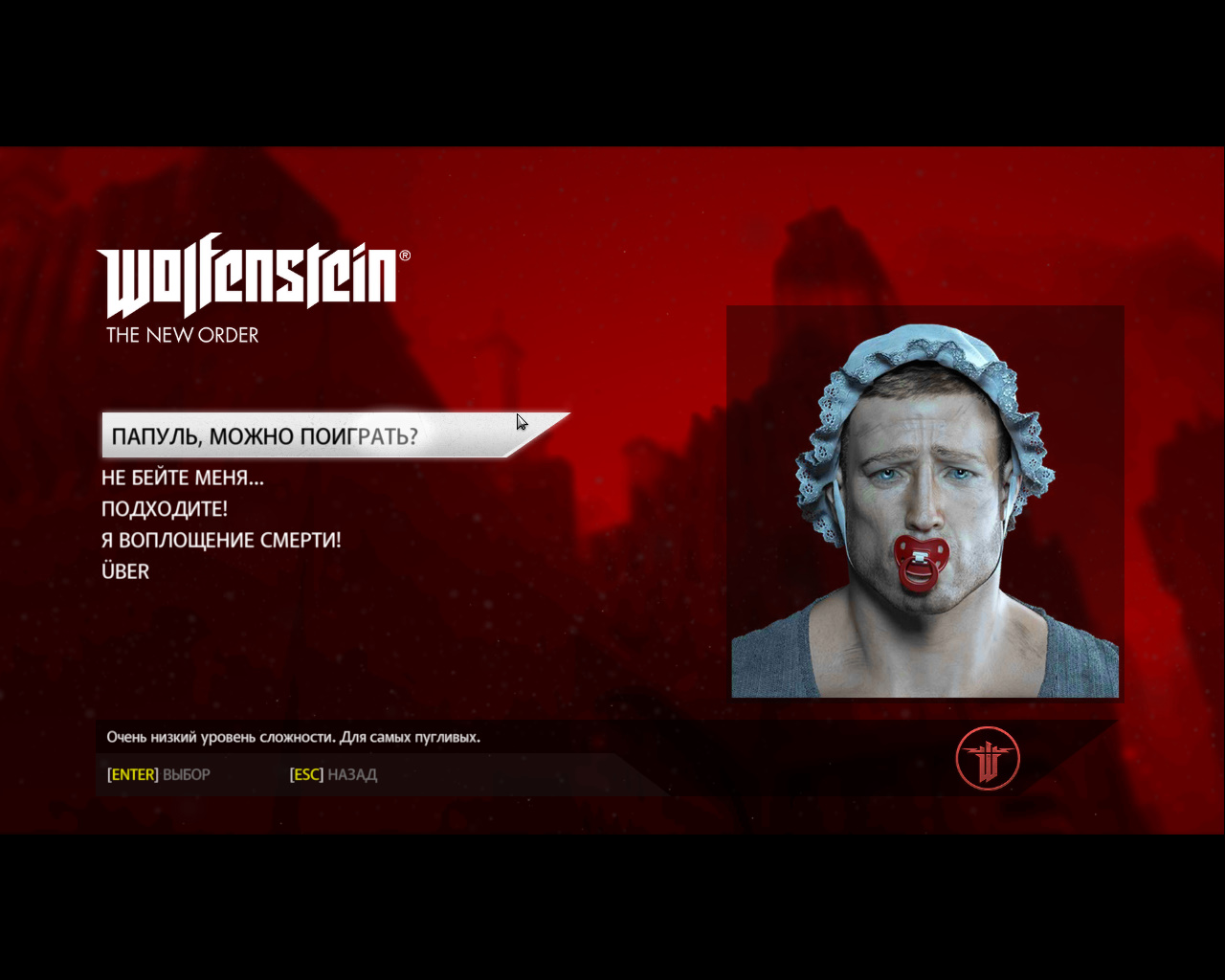The width and height of the screenshot is (1225, 980).
Task: Select 'Я ВОПЛОЩЕНИЕ СМЕРТИ!' difficulty
Action: coord(221,541)
